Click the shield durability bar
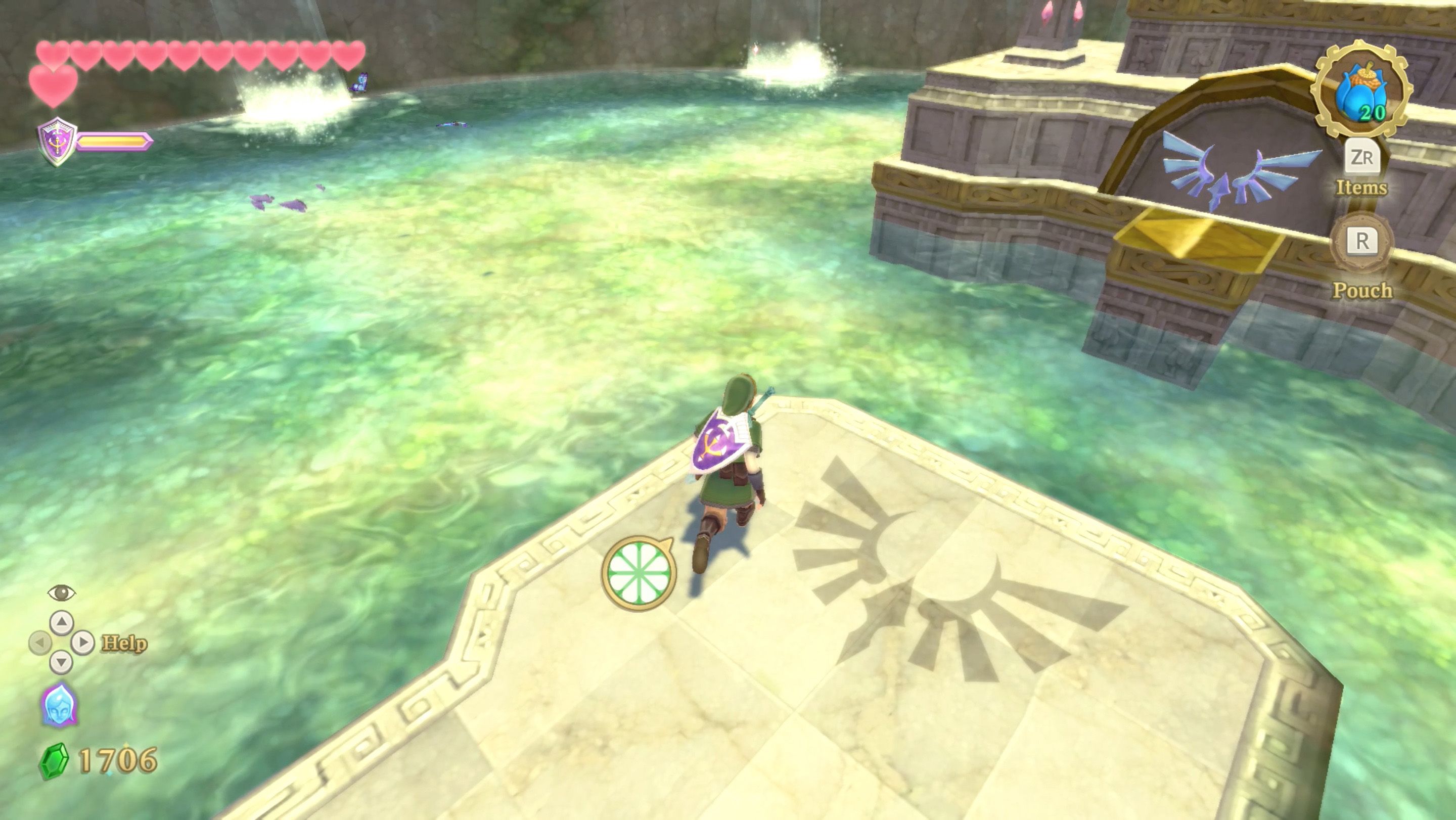Image resolution: width=1456 pixels, height=820 pixels. coord(113,141)
